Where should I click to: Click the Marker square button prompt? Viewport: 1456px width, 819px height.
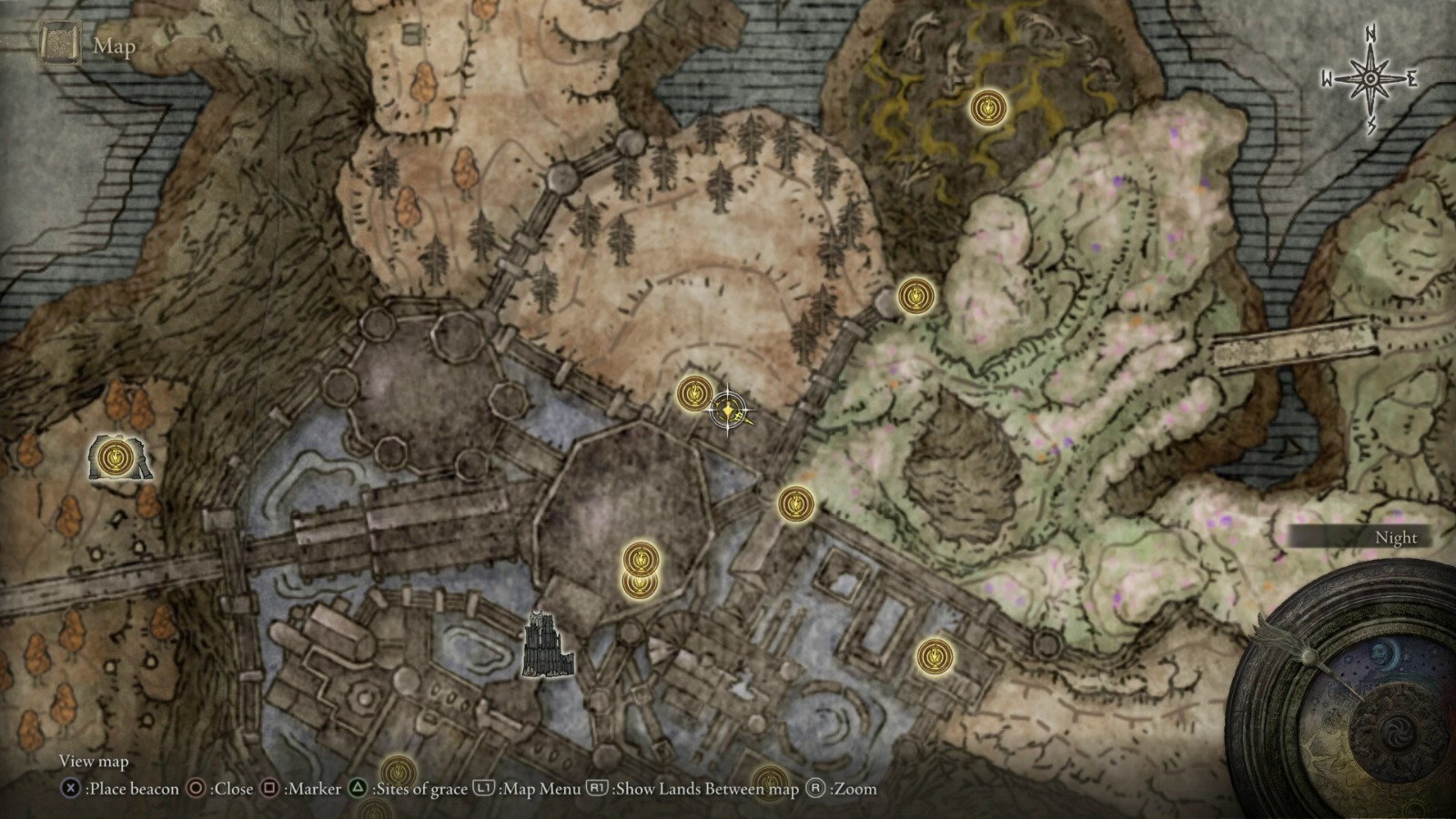point(271,789)
